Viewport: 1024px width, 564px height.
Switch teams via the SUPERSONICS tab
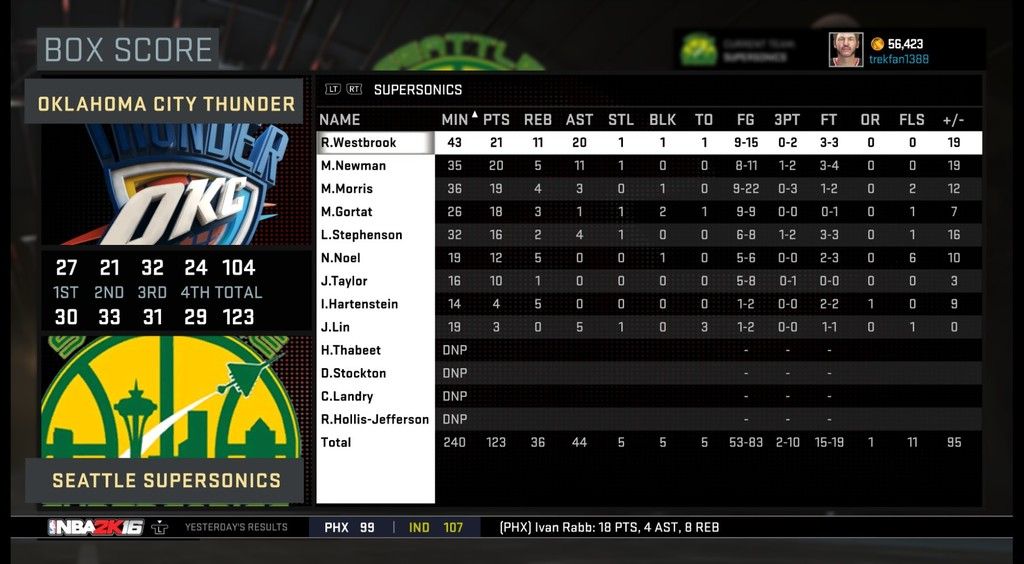point(417,89)
